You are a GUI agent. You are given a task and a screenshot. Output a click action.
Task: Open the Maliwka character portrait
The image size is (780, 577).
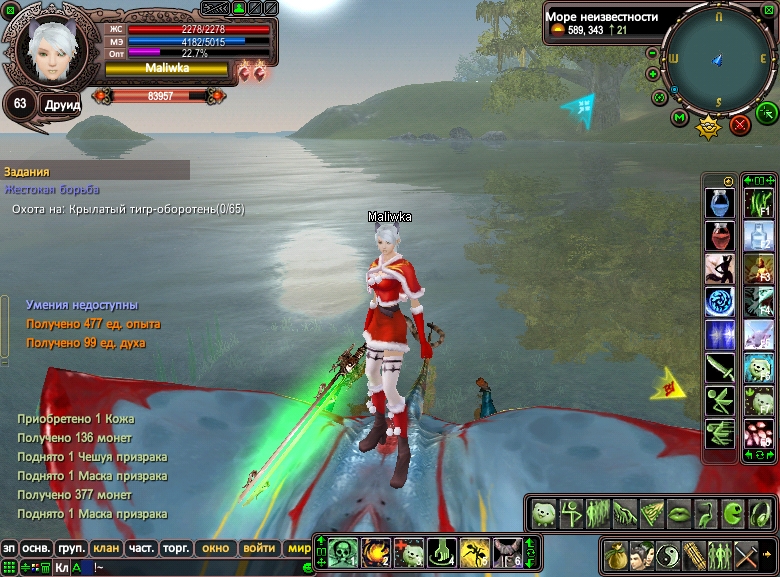pos(44,50)
